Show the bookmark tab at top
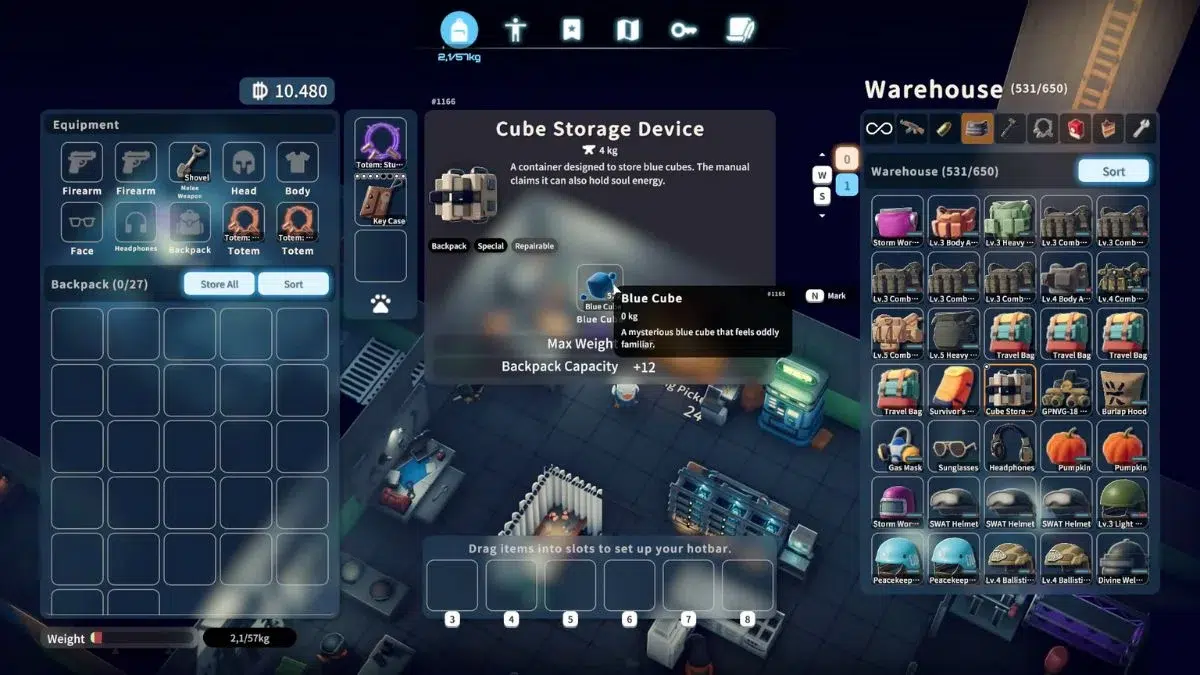 [571, 30]
